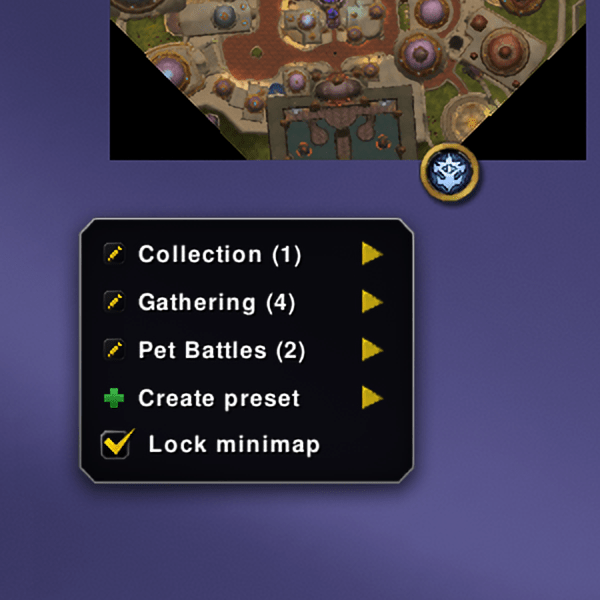This screenshot has width=600, height=600.
Task: Choose the Pet Battles (2) preset
Action: point(221,350)
